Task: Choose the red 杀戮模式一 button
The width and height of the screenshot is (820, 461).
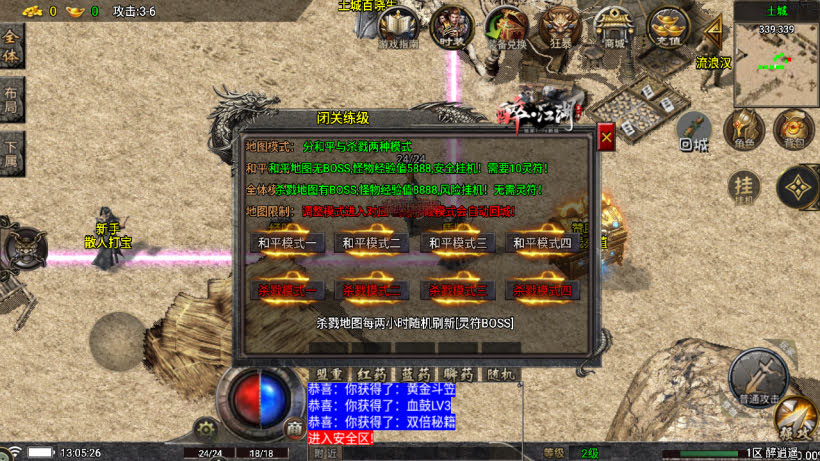Action: [287, 290]
